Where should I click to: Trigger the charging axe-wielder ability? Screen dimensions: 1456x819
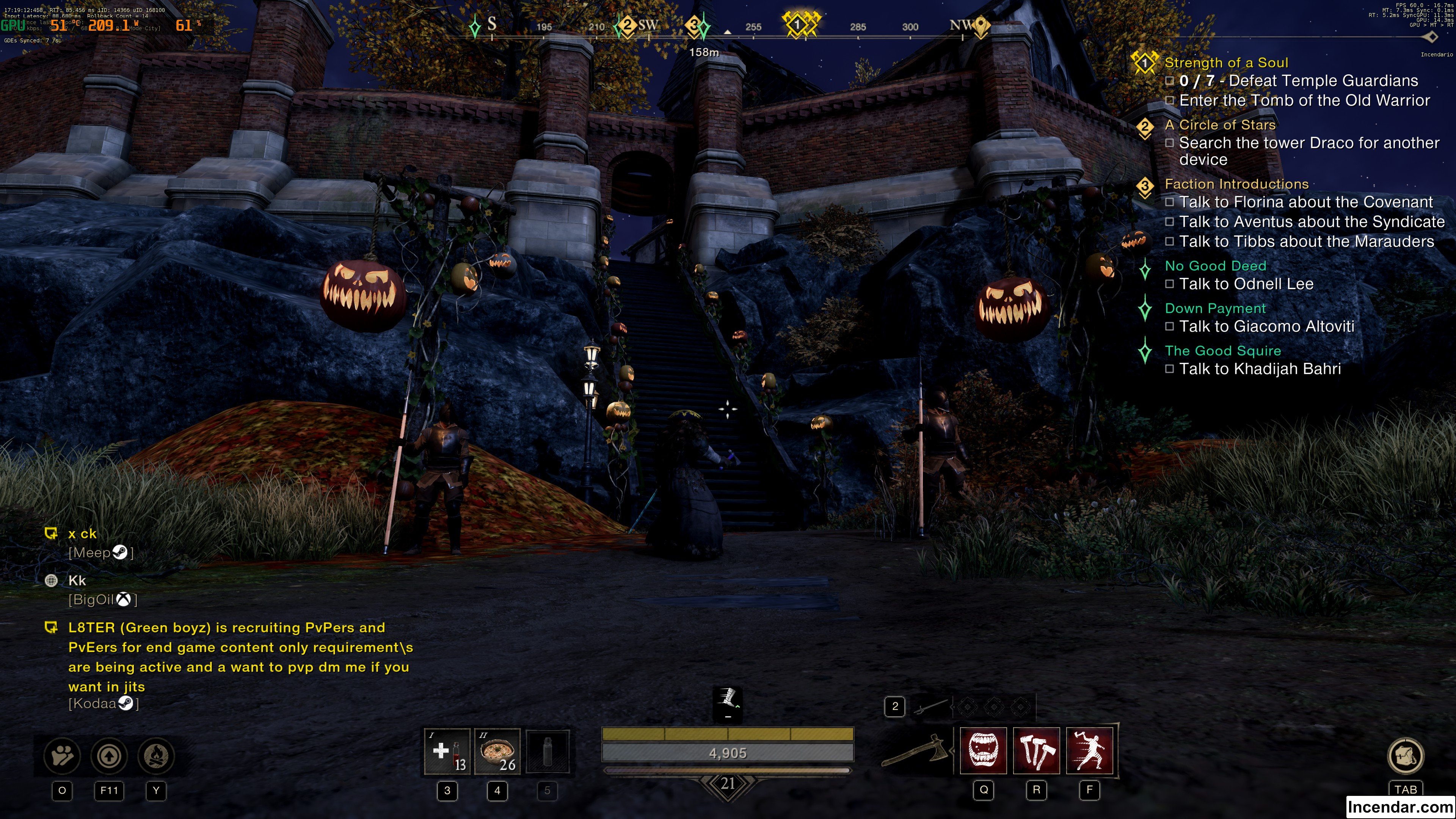[x=1089, y=751]
